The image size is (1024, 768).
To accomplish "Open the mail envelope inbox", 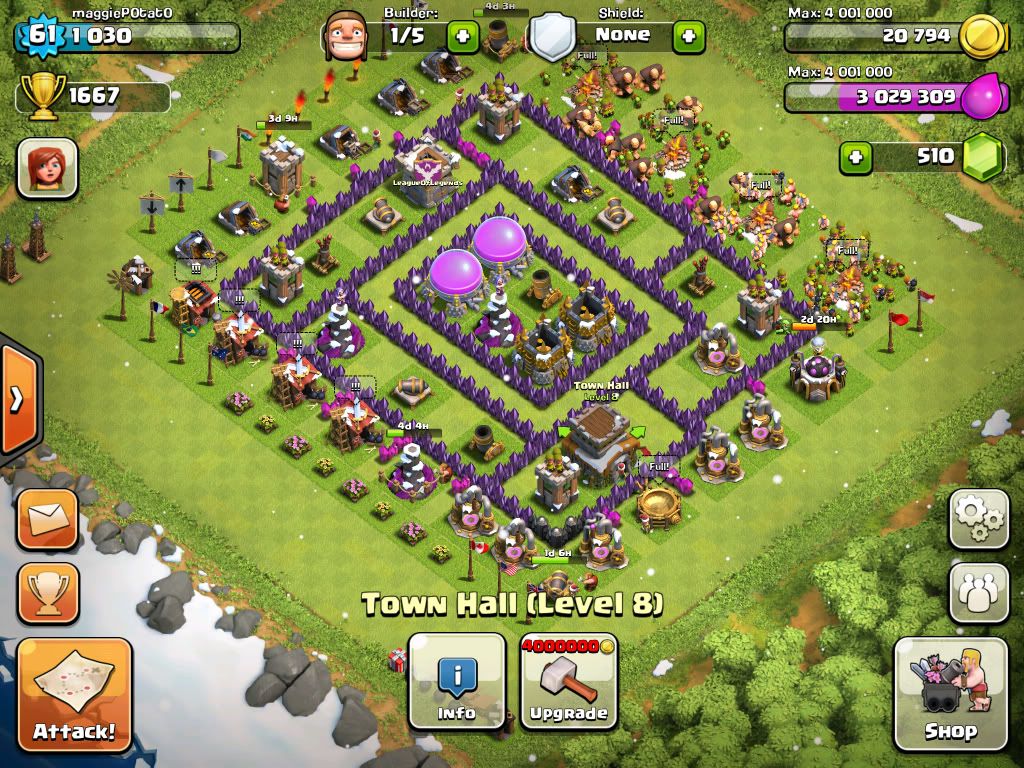I will [x=47, y=519].
